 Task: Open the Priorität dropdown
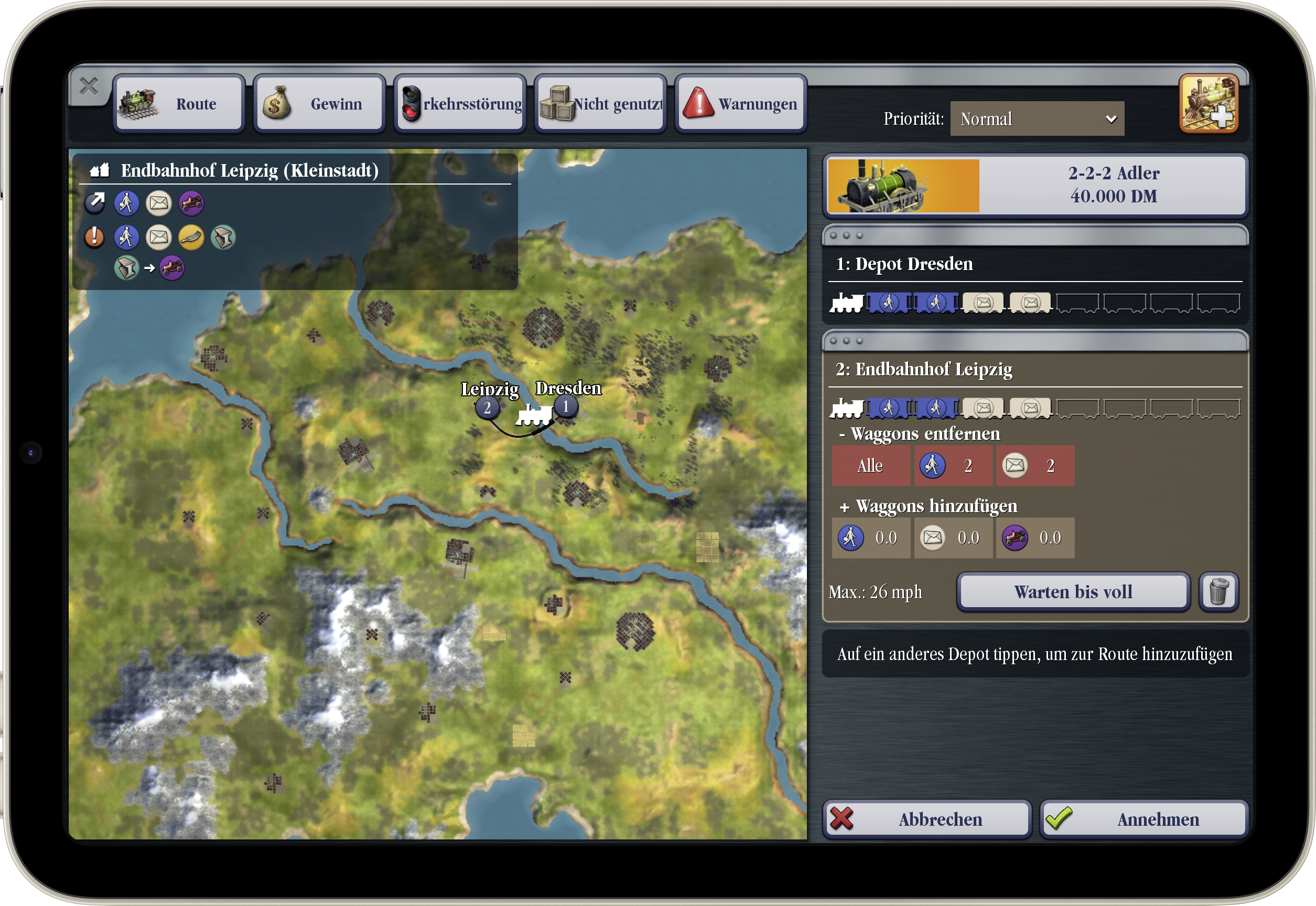[1037, 118]
